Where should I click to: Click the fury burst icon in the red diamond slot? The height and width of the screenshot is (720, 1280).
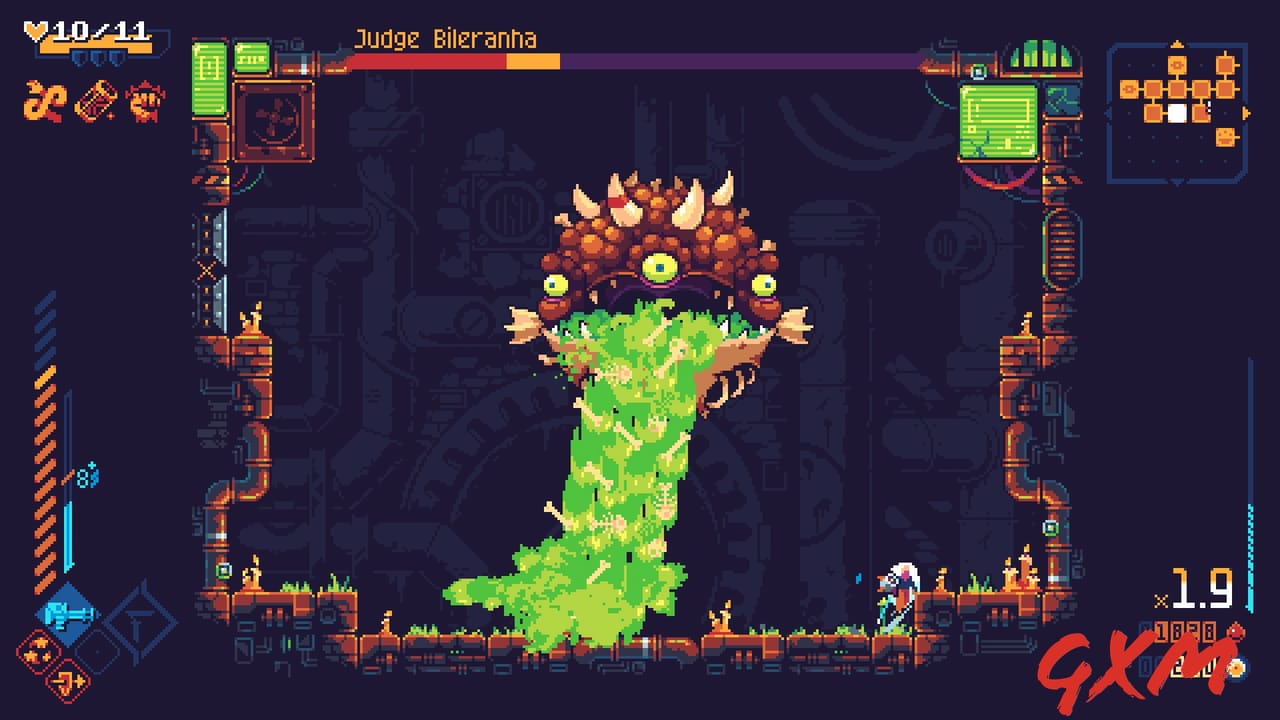38,652
